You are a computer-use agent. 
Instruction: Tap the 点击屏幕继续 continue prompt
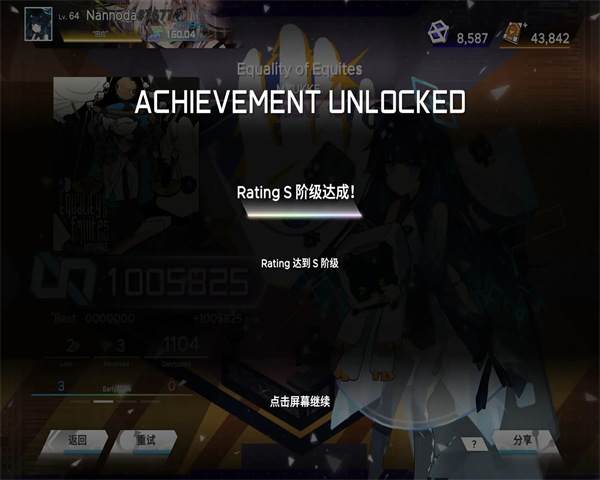300,401
